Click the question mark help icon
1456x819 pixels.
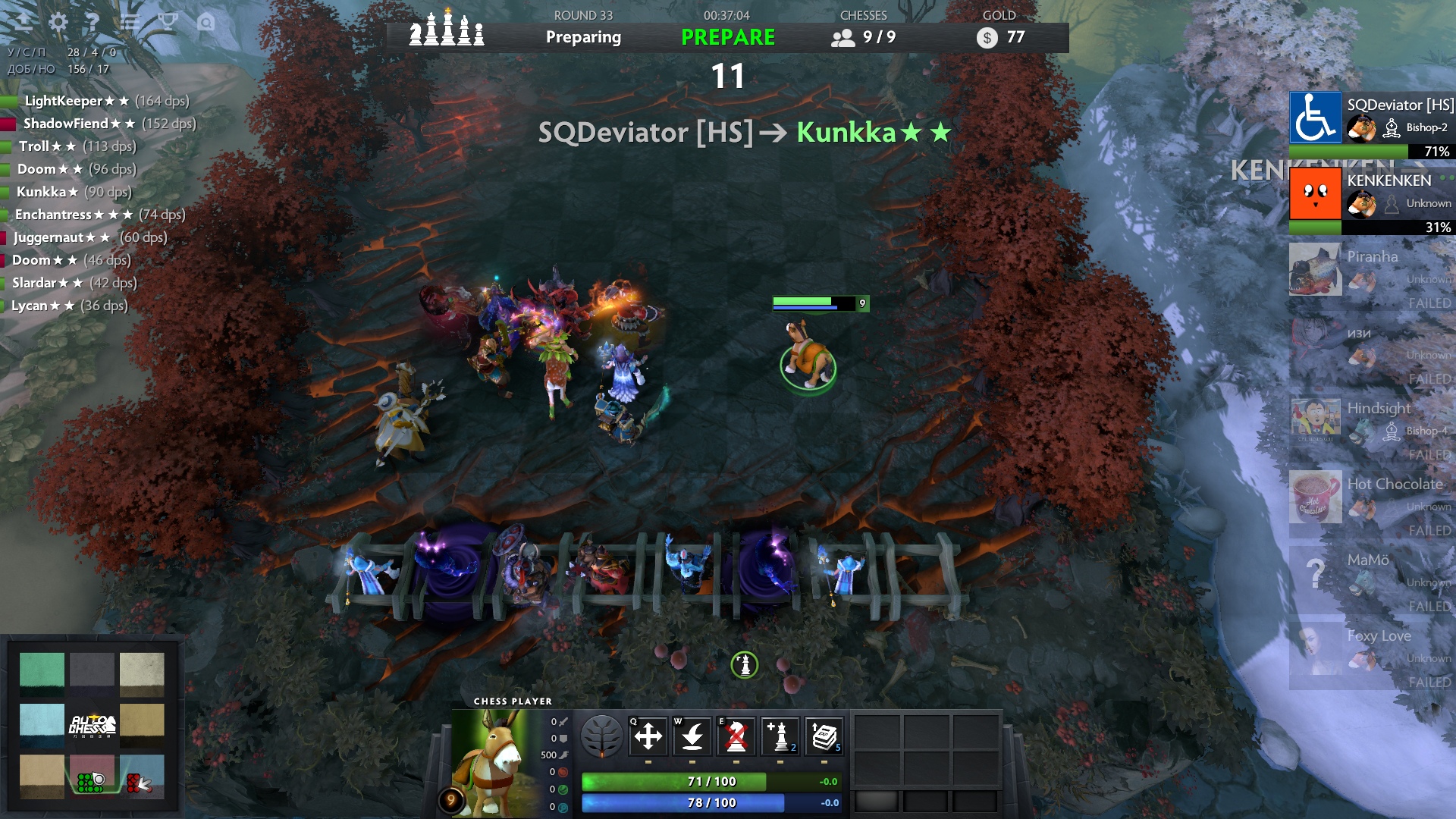pyautogui.click(x=93, y=22)
